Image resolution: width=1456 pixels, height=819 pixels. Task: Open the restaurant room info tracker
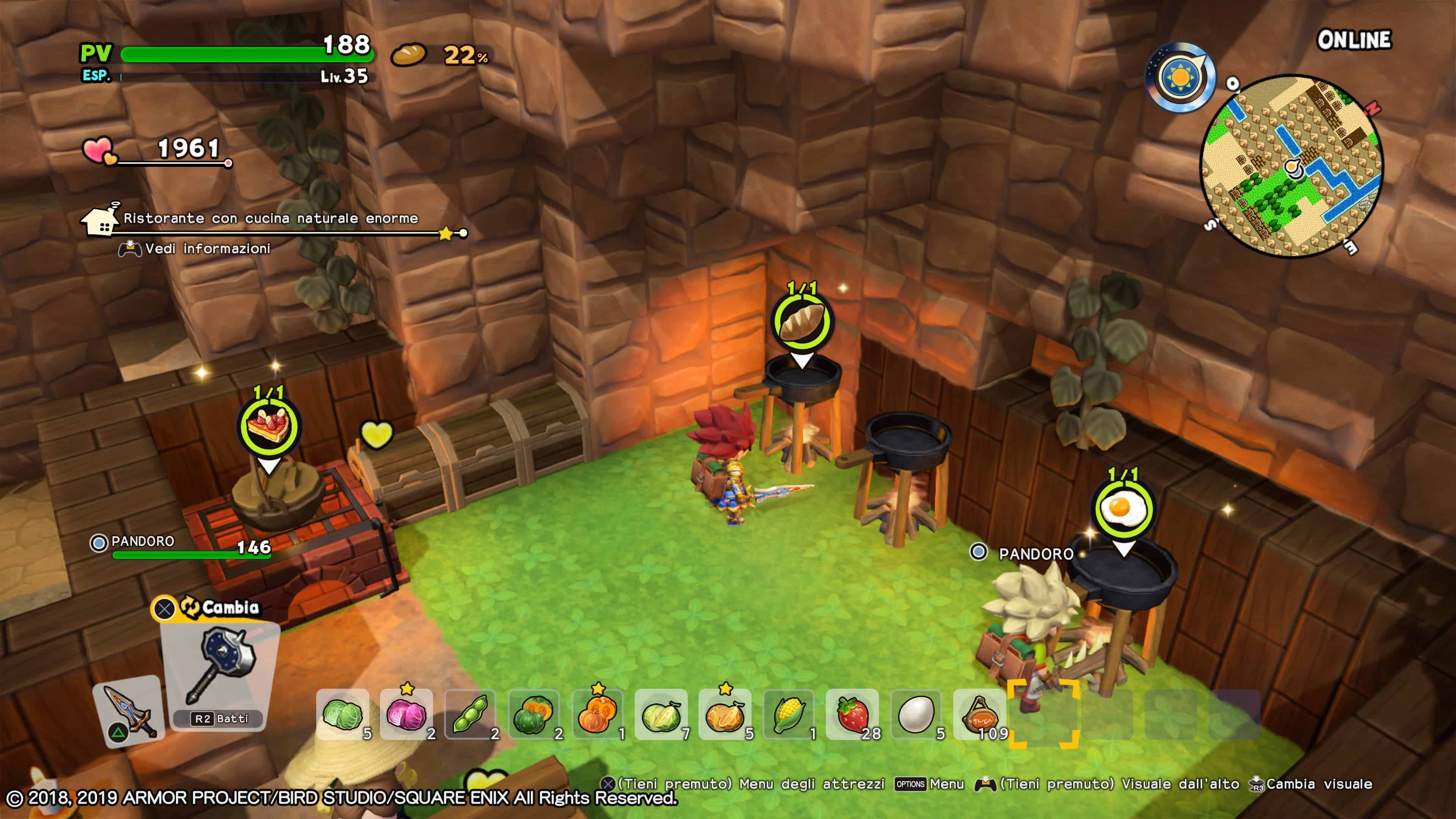coord(270,219)
